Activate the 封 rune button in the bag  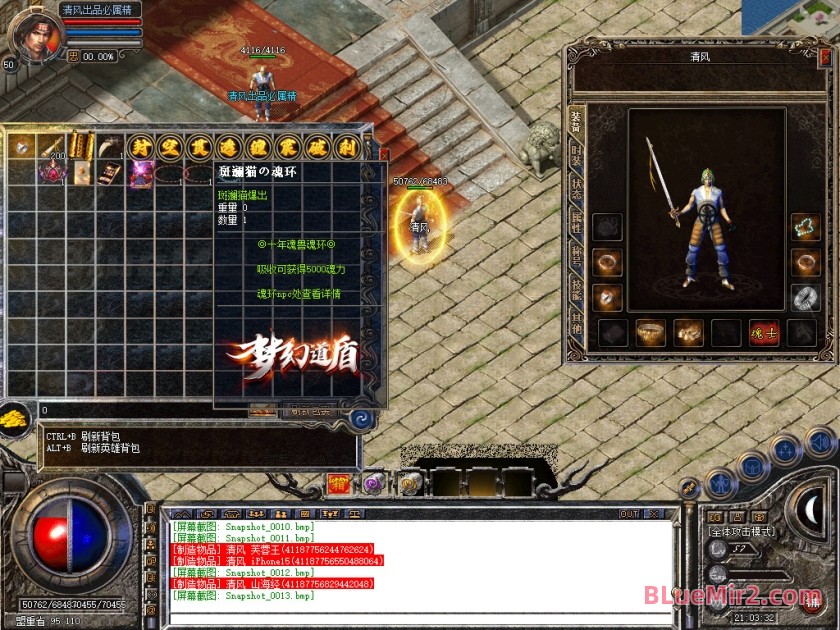coord(142,146)
